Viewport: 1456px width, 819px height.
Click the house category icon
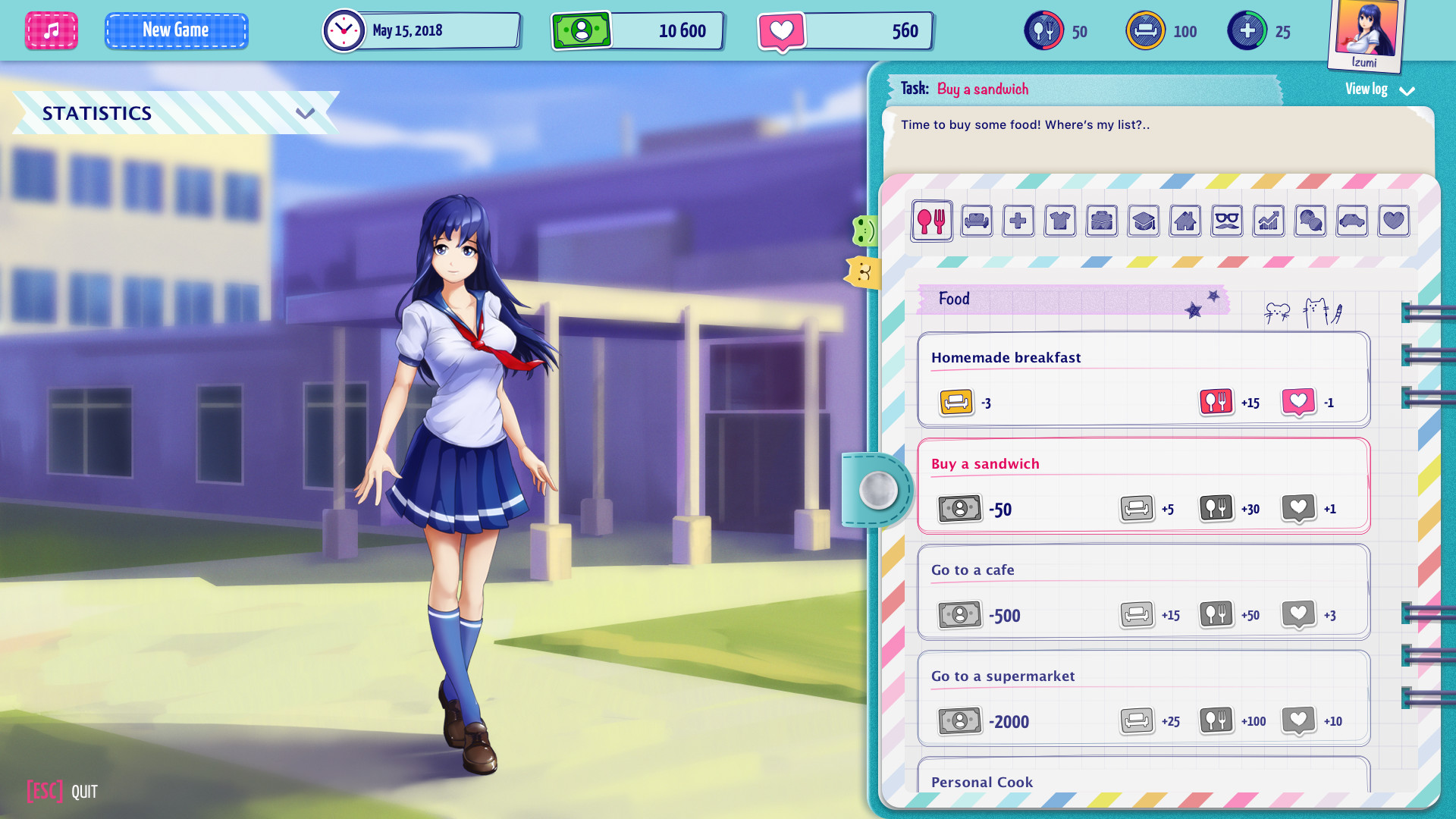pos(1185,221)
